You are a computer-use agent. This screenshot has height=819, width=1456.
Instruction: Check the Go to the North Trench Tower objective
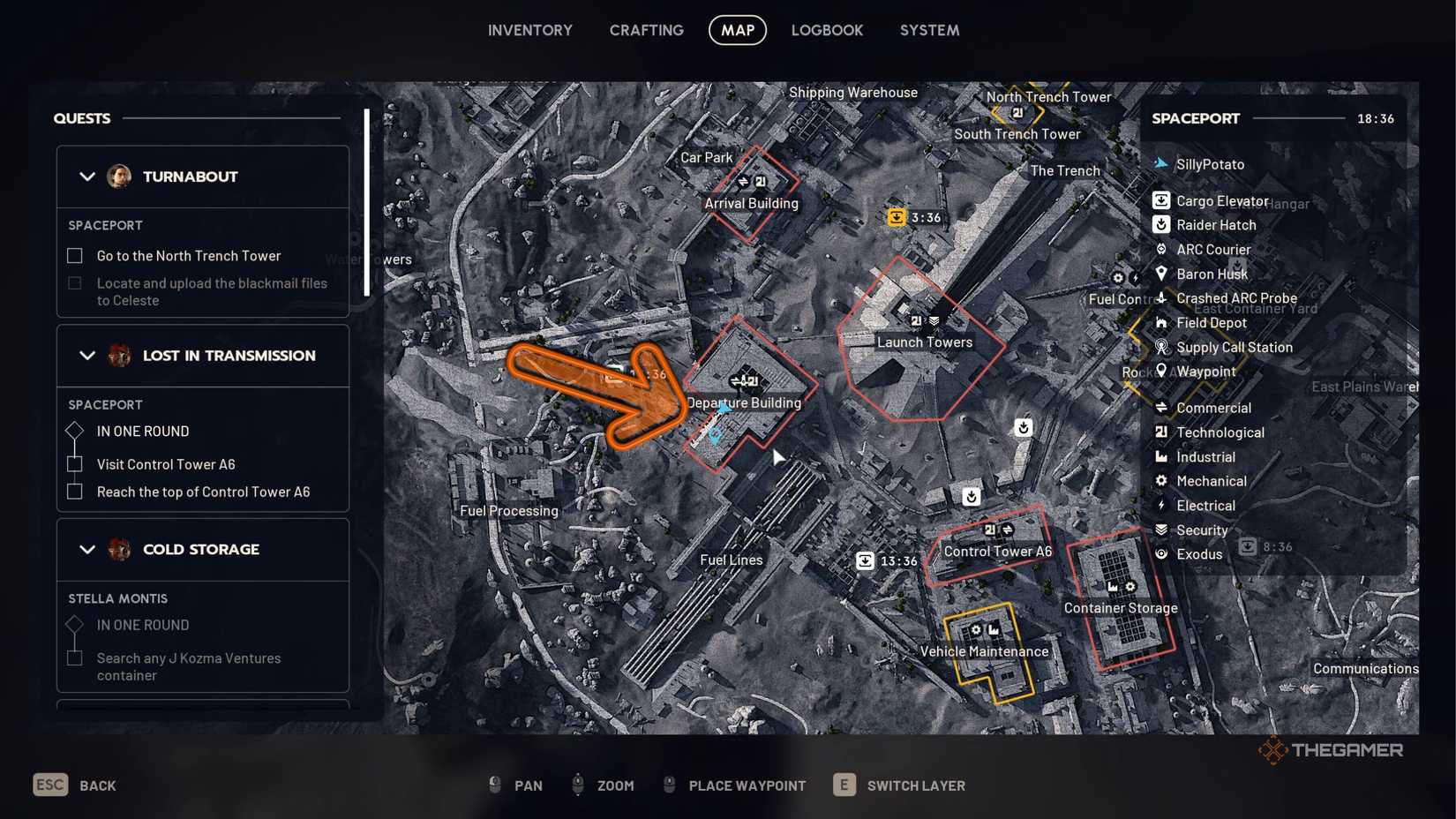tap(75, 255)
